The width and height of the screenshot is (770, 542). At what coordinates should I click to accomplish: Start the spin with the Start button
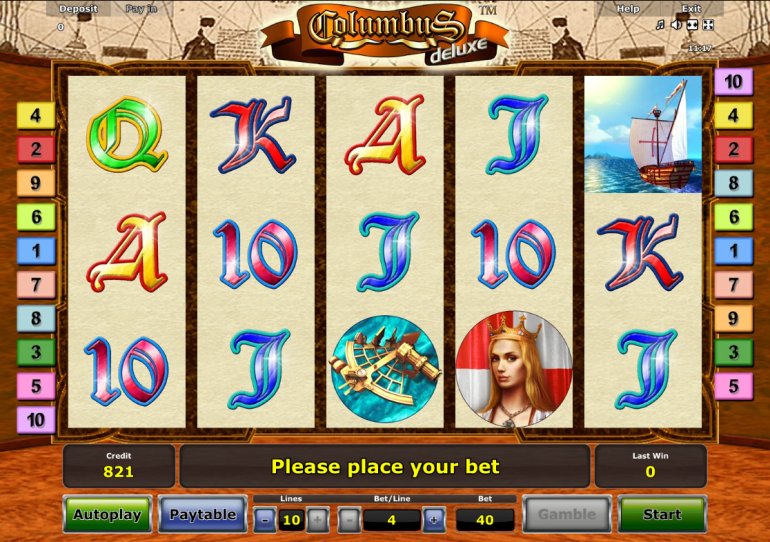tap(662, 515)
